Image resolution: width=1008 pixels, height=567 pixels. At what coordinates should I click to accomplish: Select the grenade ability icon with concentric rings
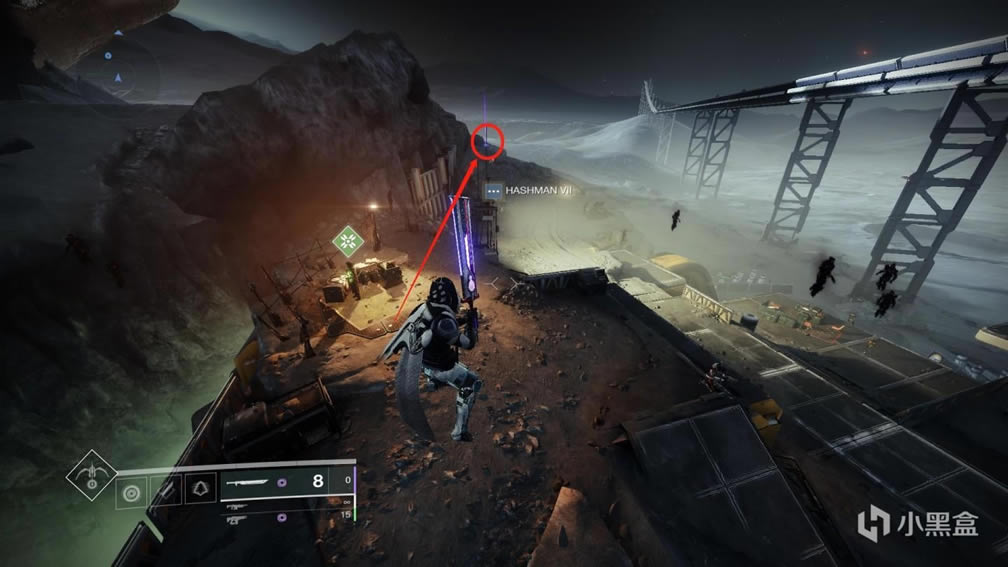[130, 491]
